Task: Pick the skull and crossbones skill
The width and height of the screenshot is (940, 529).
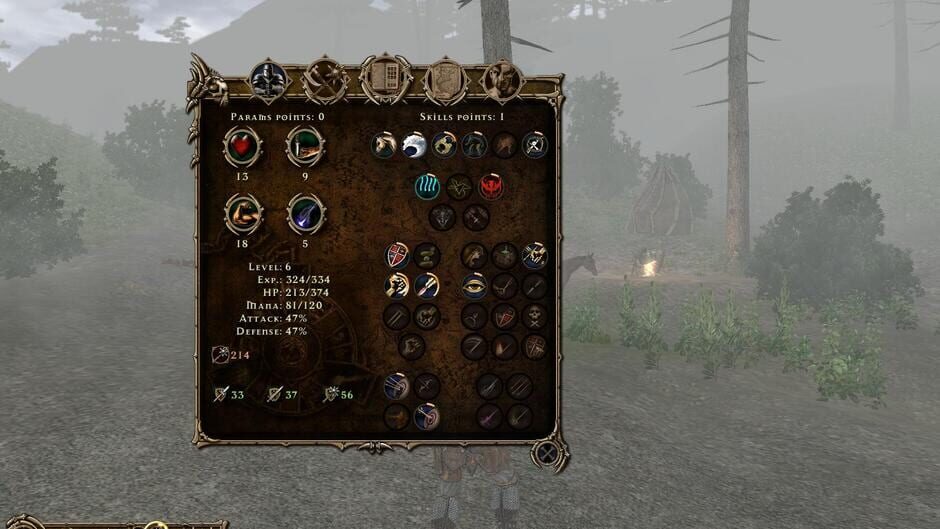Action: (535, 317)
